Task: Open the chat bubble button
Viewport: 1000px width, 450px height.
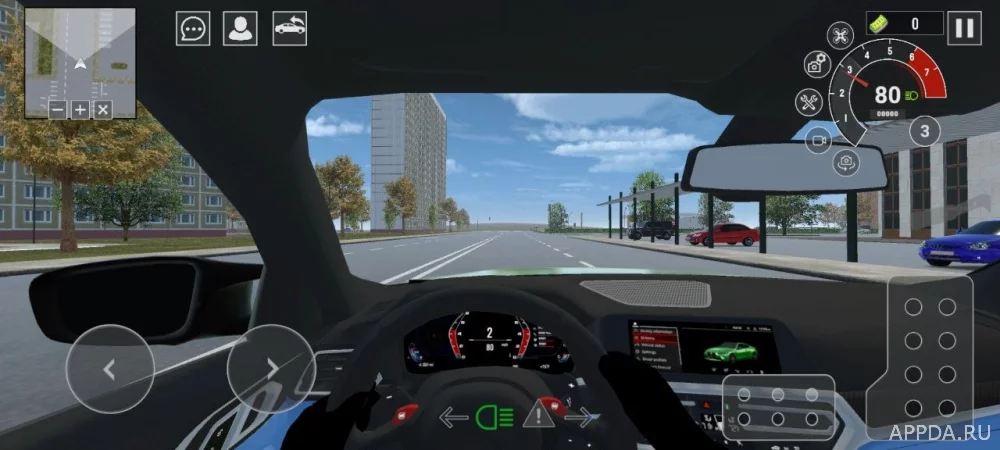Action: (x=193, y=28)
